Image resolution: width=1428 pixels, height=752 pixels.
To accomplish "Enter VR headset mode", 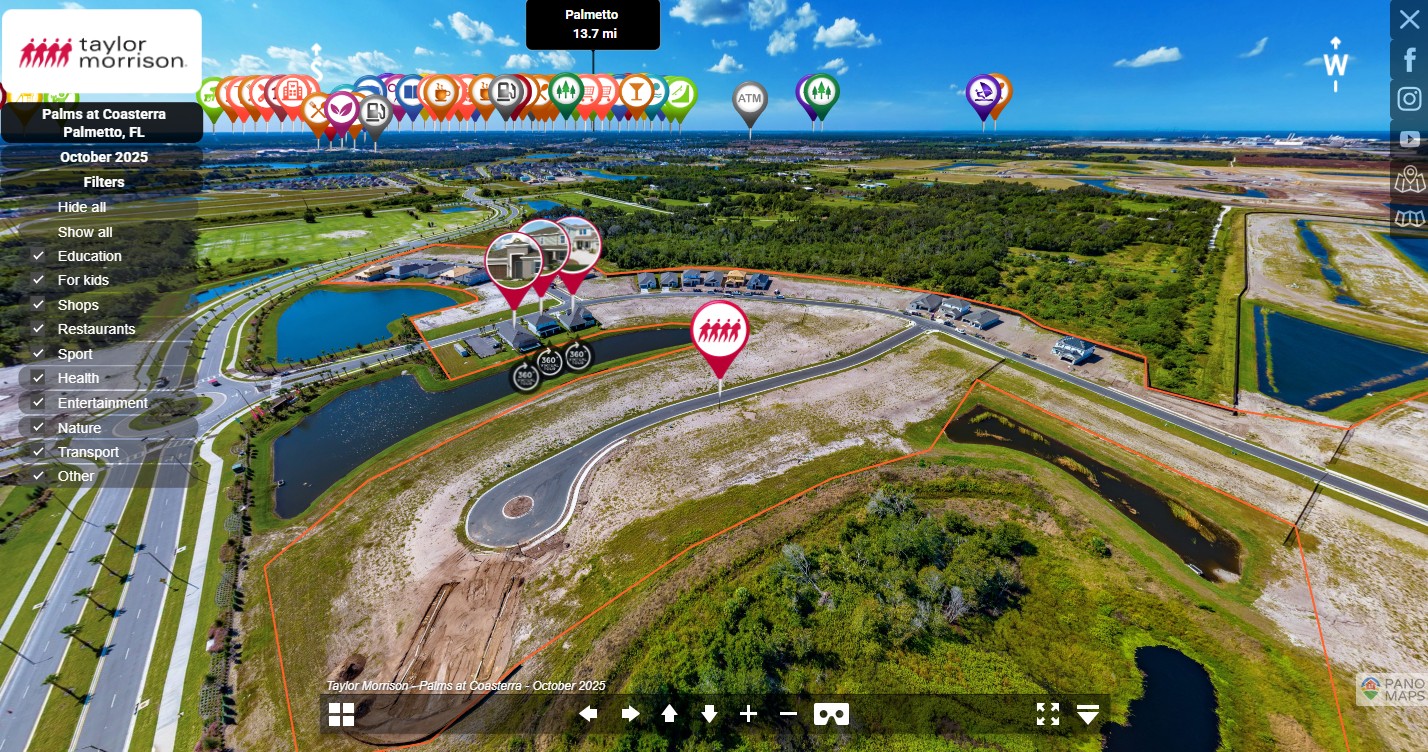I will (831, 714).
